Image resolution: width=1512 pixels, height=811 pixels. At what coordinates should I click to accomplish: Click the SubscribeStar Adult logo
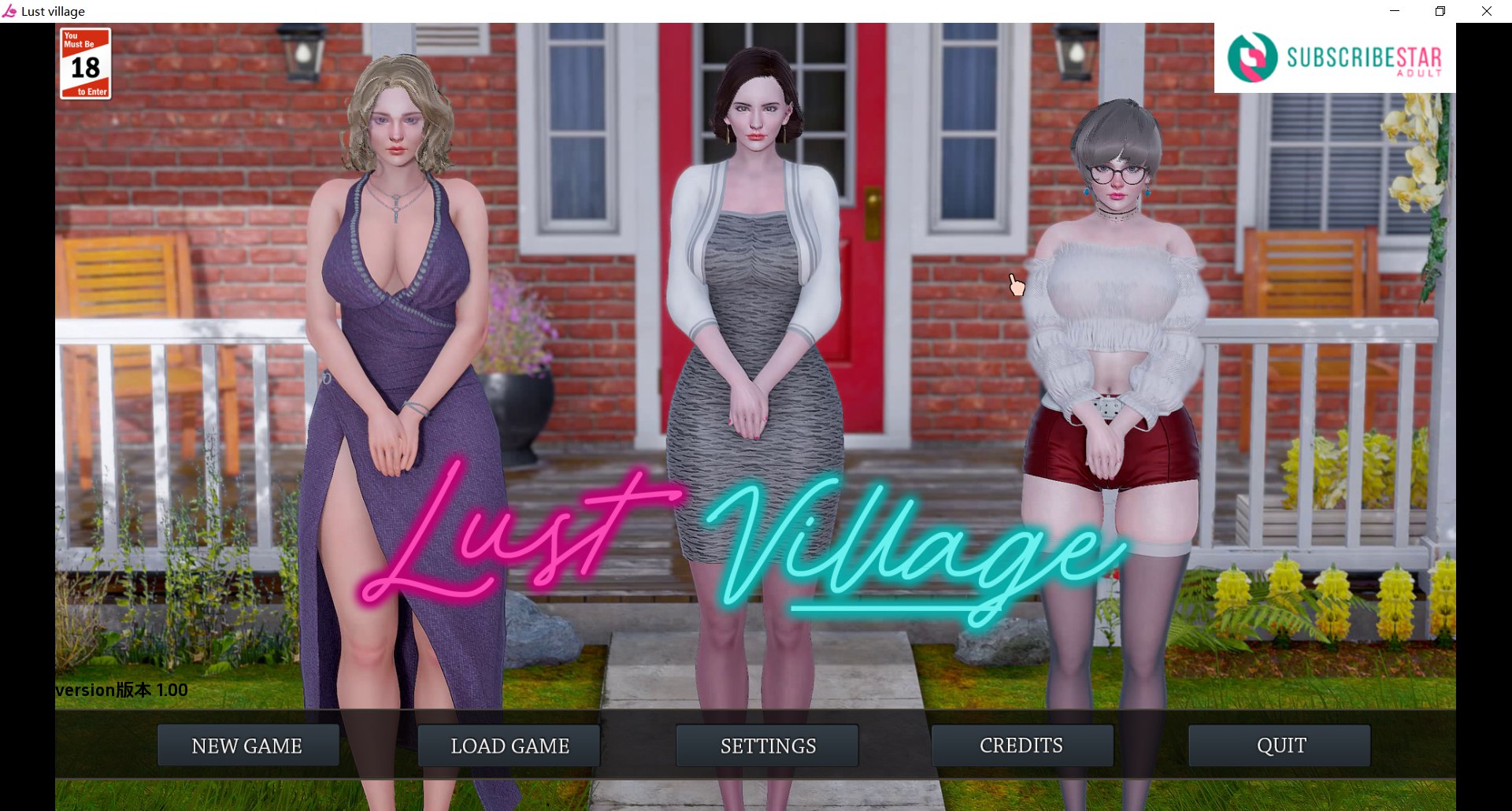click(1334, 57)
